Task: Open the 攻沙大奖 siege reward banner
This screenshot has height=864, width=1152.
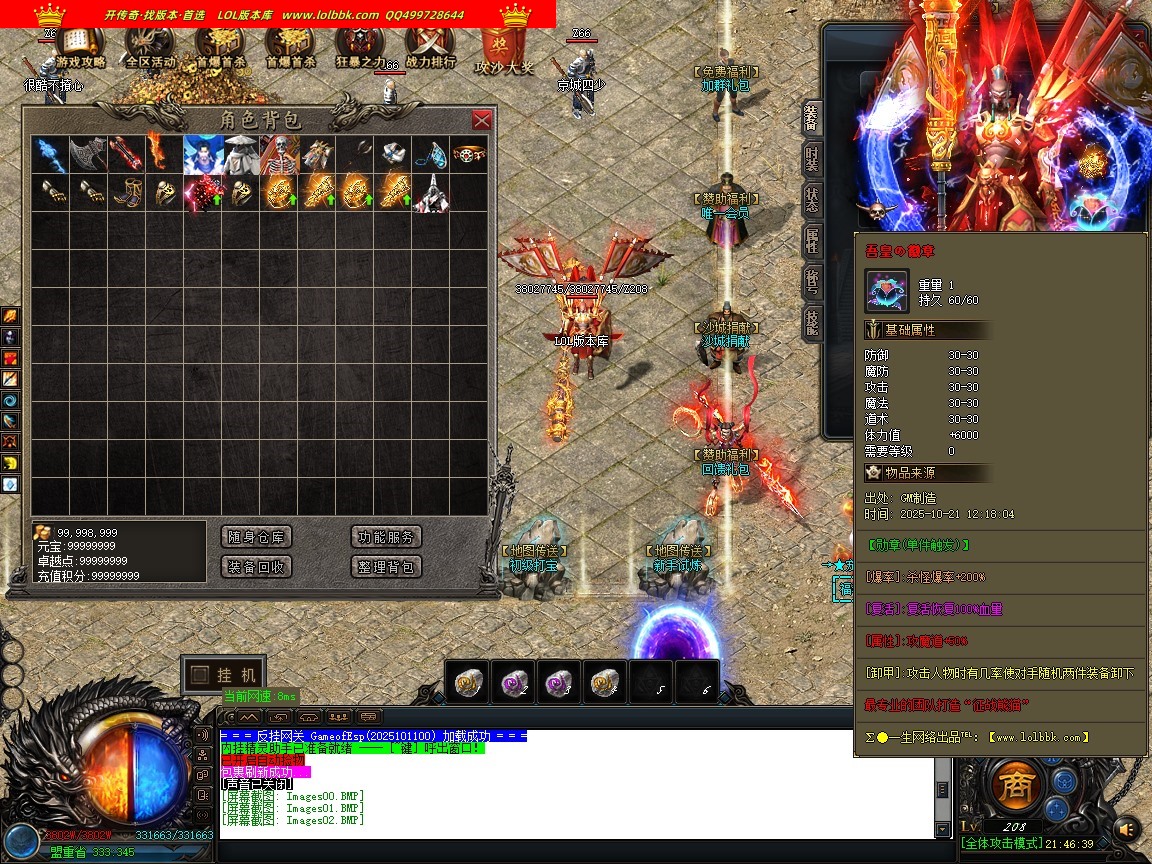Action: point(503,50)
